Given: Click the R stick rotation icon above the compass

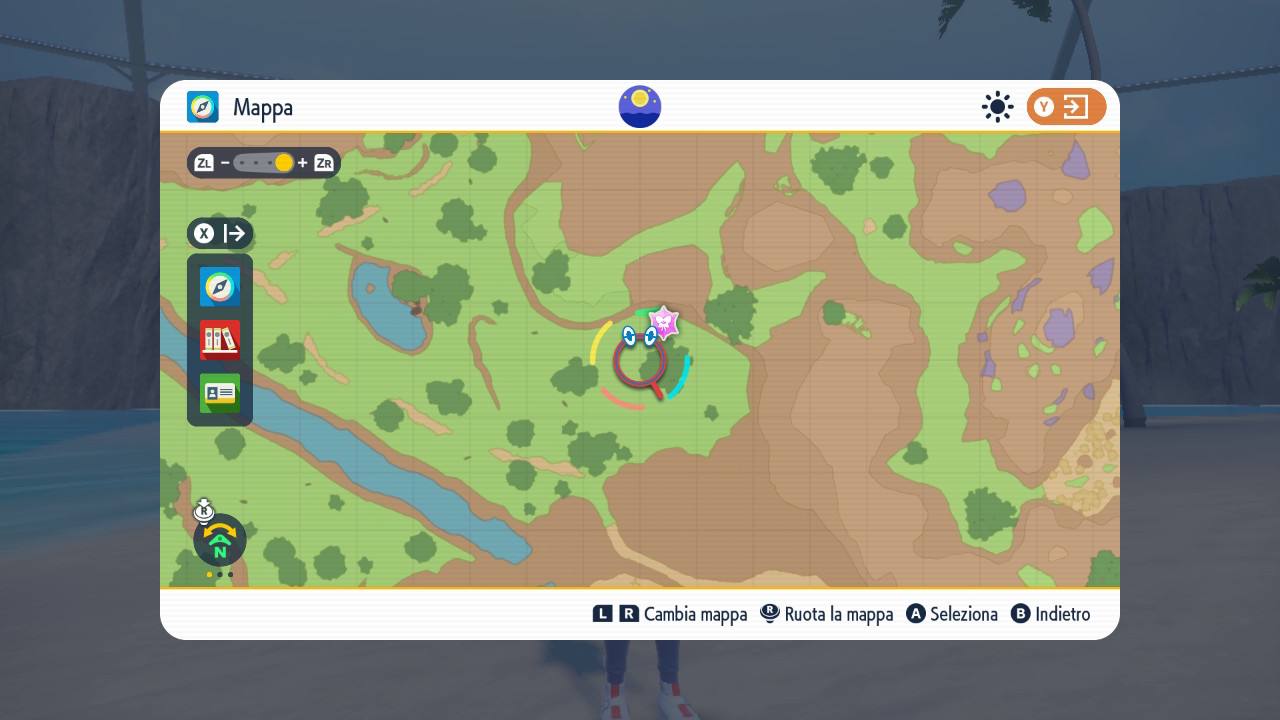Looking at the screenshot, I should click(204, 511).
